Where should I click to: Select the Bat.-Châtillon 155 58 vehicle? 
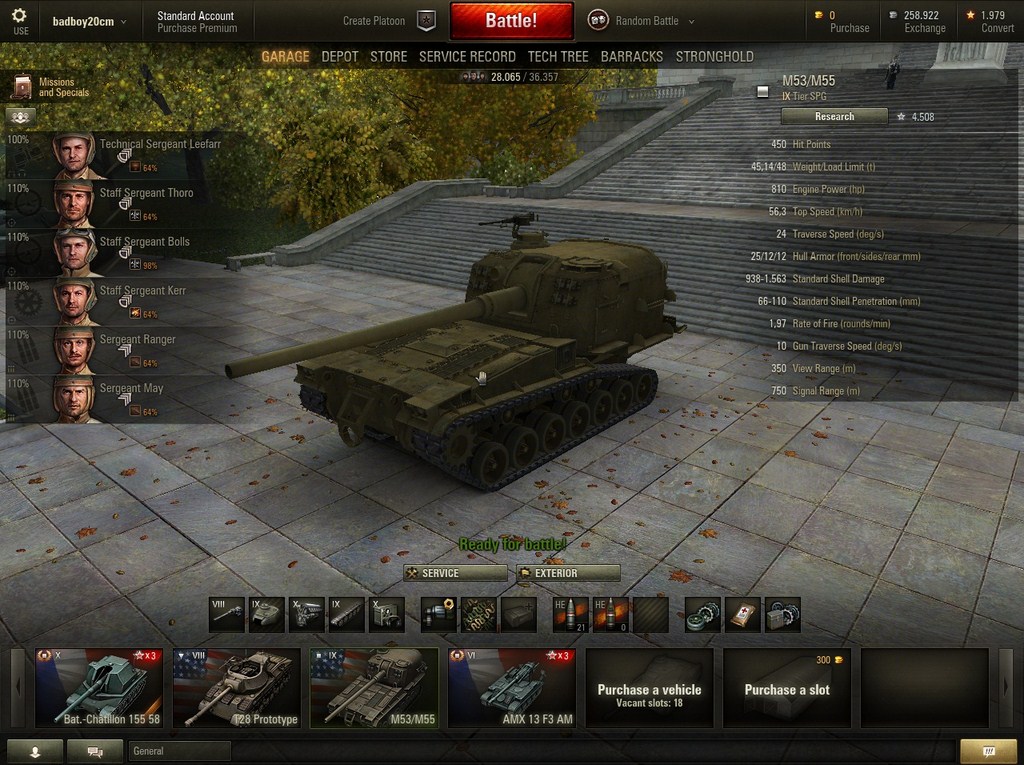tap(98, 688)
